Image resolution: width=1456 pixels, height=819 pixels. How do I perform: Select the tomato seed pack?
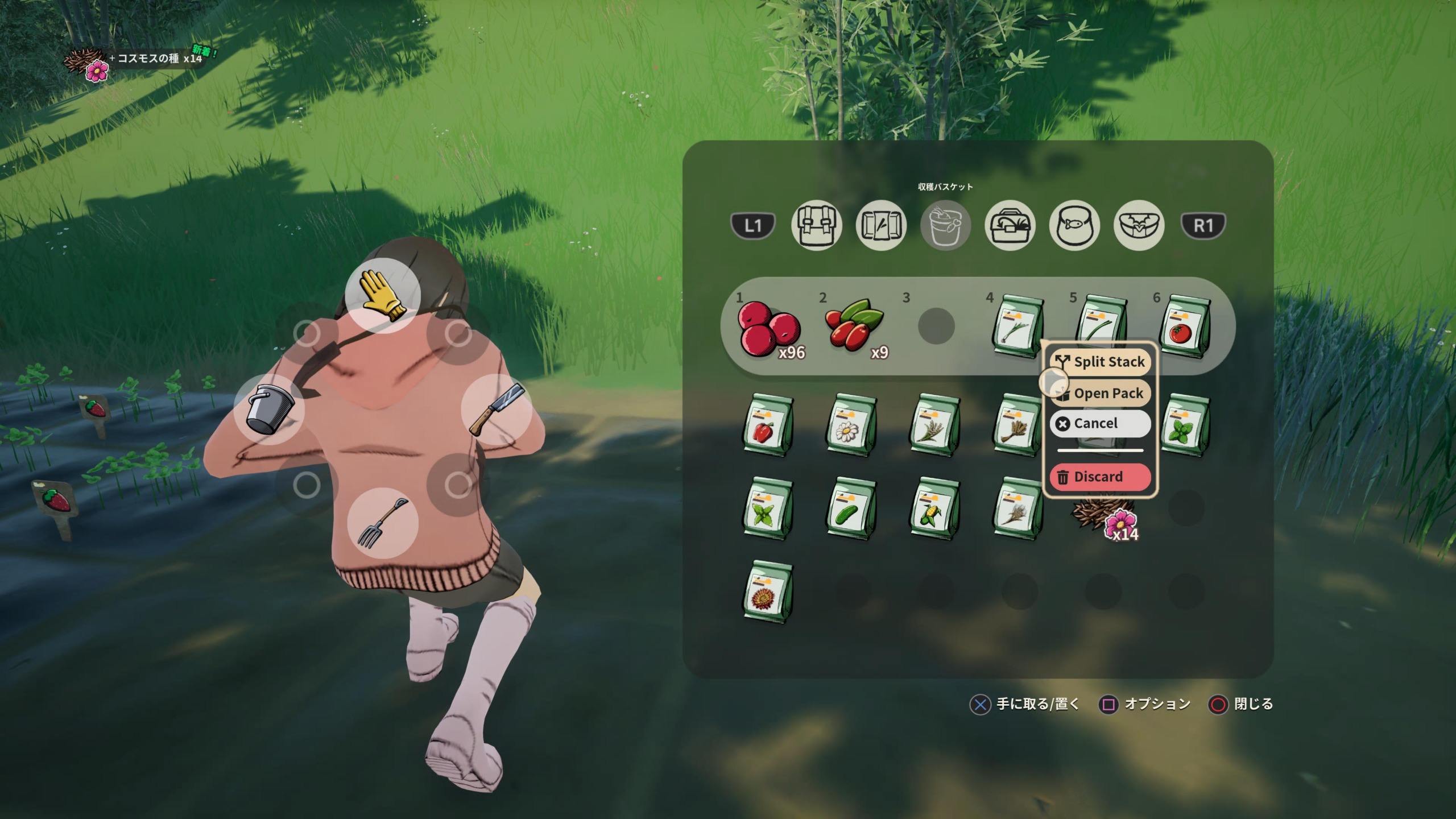[1185, 326]
